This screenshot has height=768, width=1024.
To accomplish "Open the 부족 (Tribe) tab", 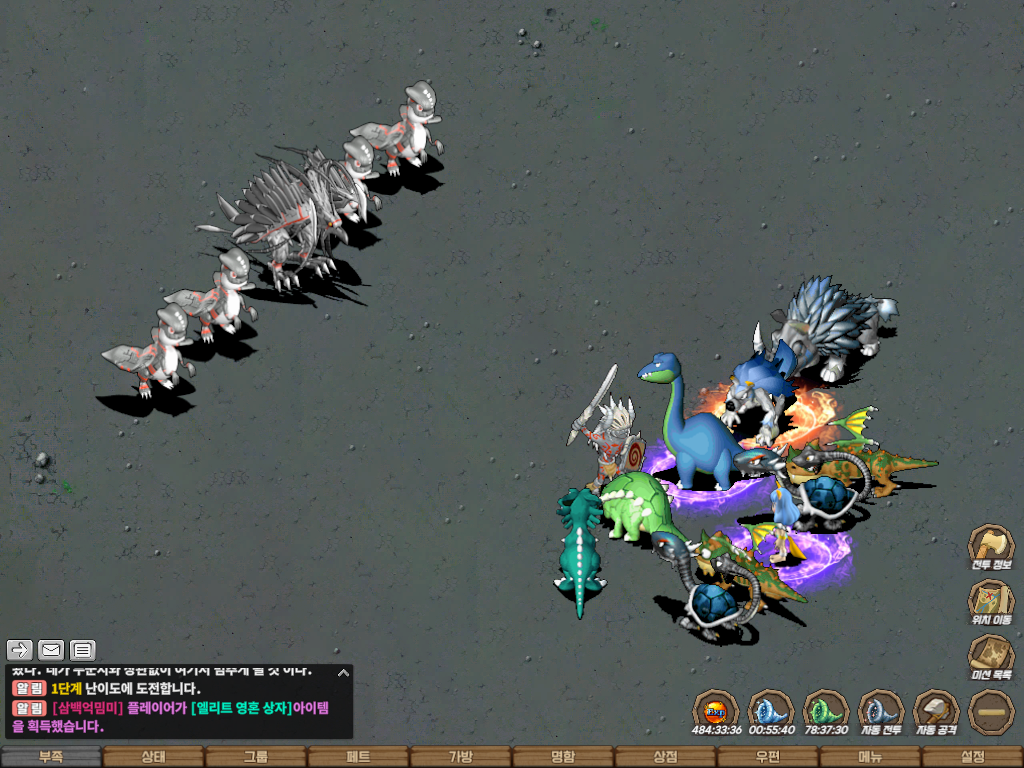I will pyautogui.click(x=51, y=757).
